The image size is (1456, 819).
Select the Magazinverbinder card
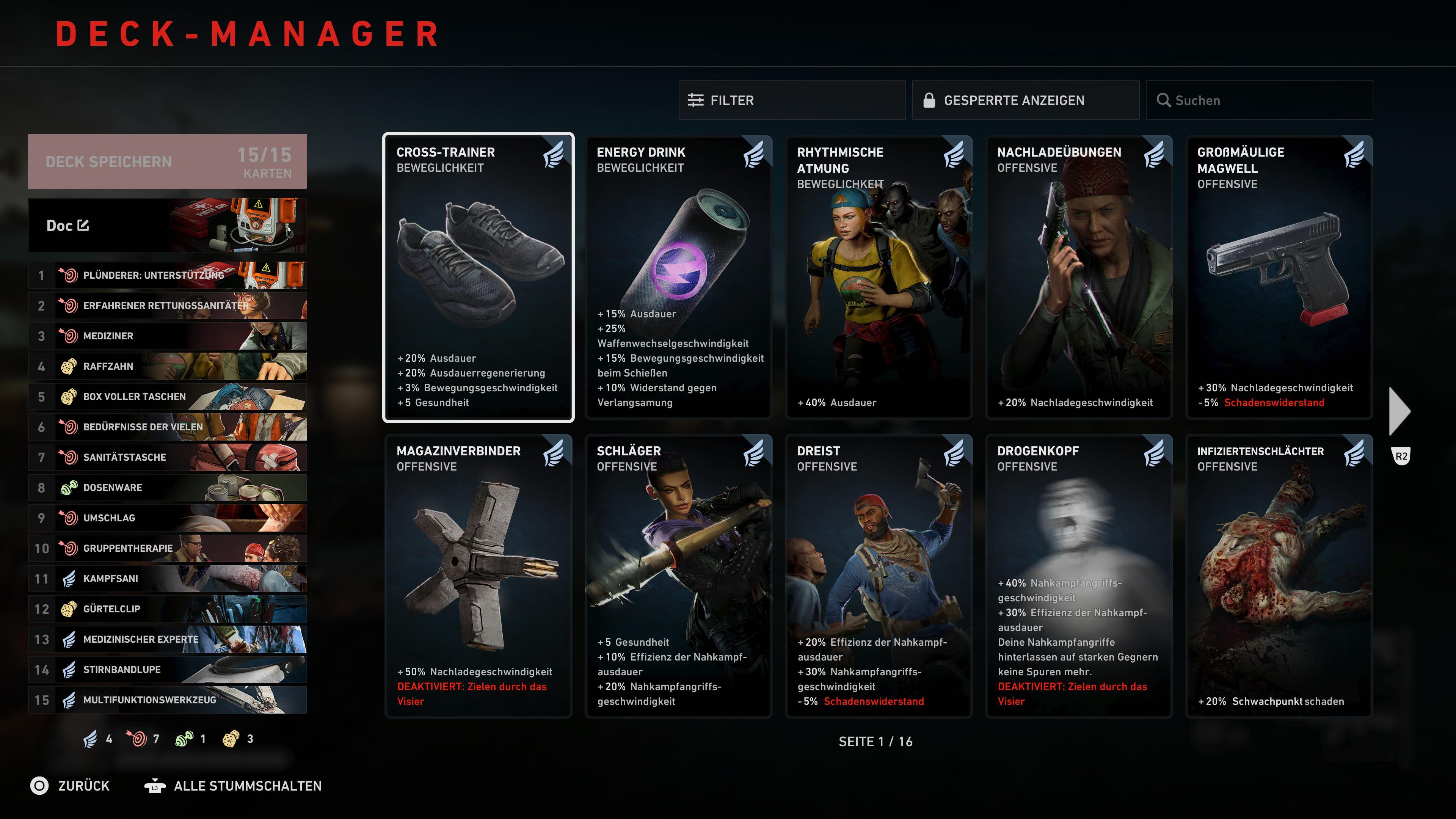[x=478, y=576]
